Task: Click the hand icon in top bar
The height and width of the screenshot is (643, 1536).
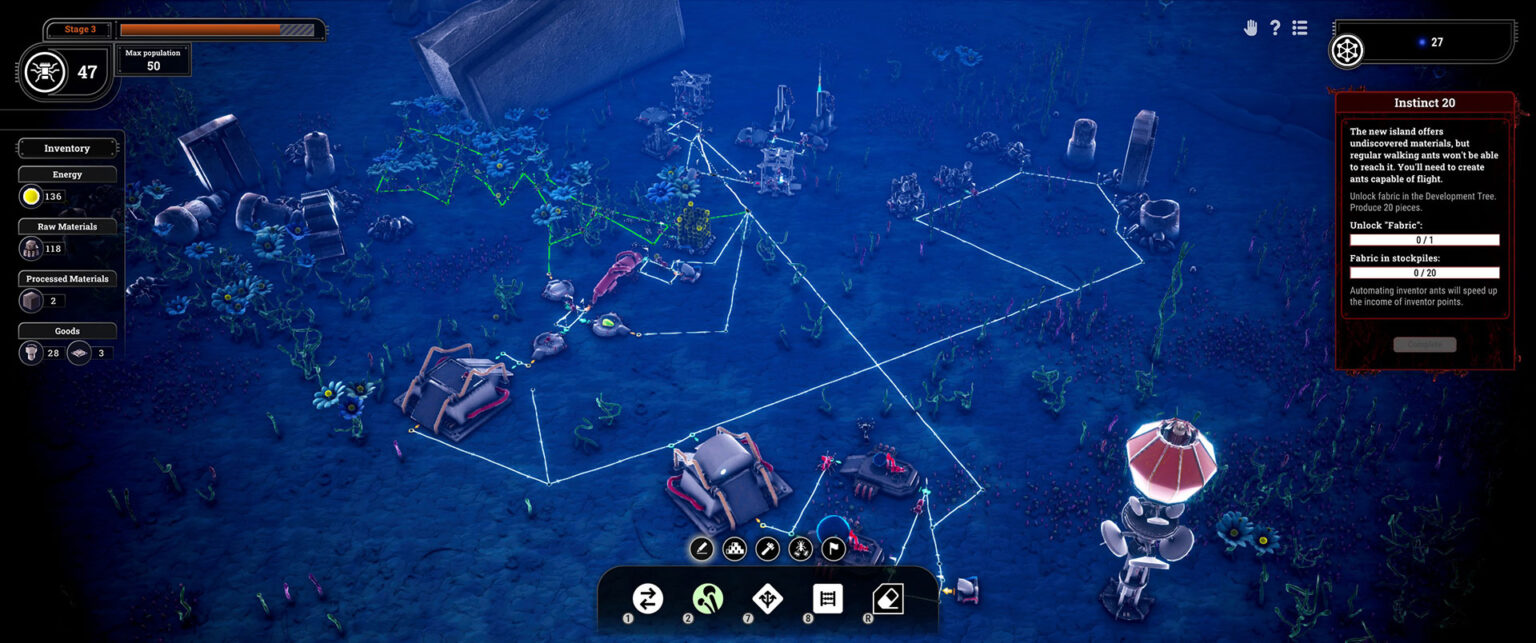Action: tap(1250, 28)
